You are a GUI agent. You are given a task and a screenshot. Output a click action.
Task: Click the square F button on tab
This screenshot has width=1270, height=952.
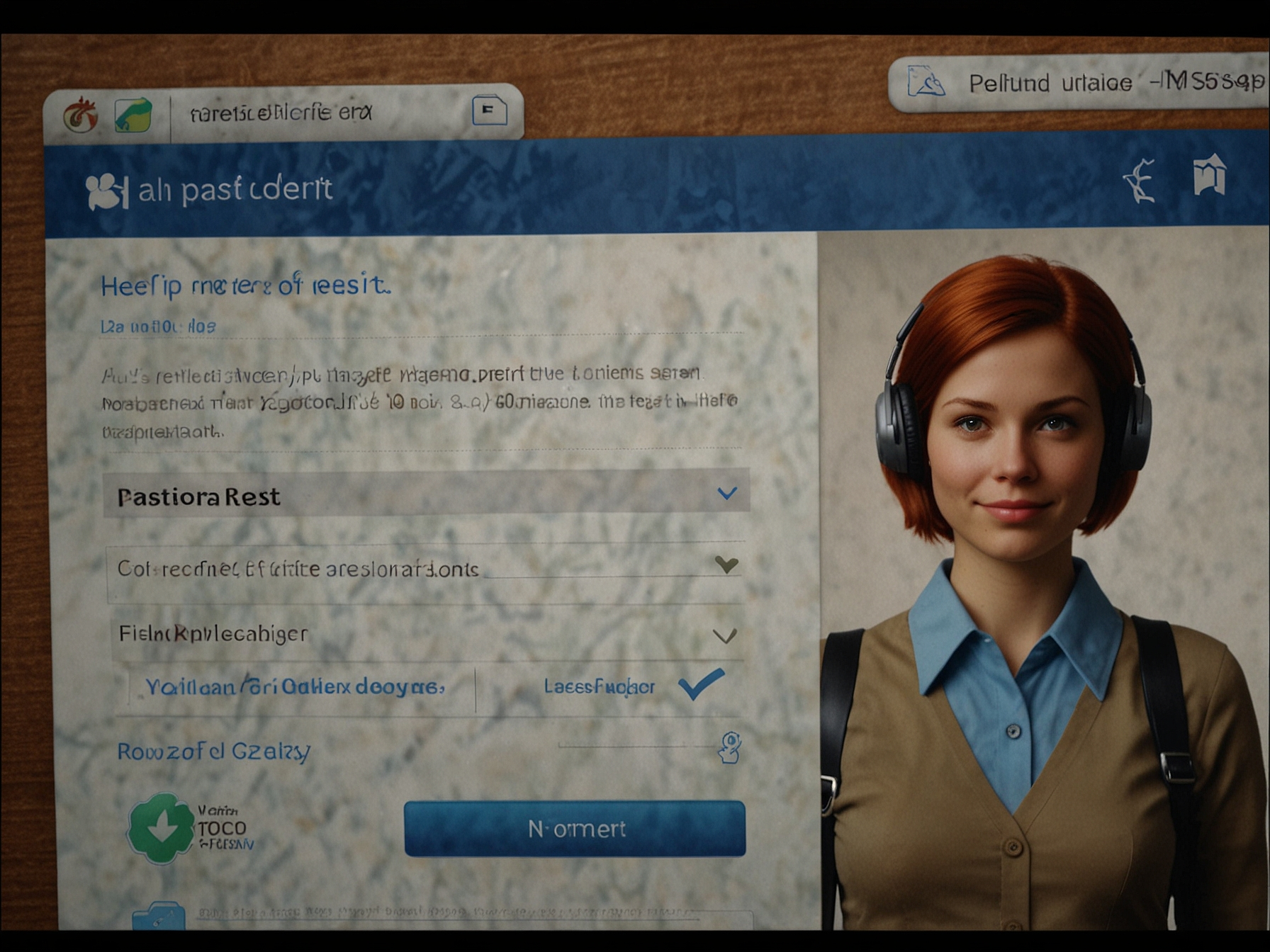click(x=490, y=110)
